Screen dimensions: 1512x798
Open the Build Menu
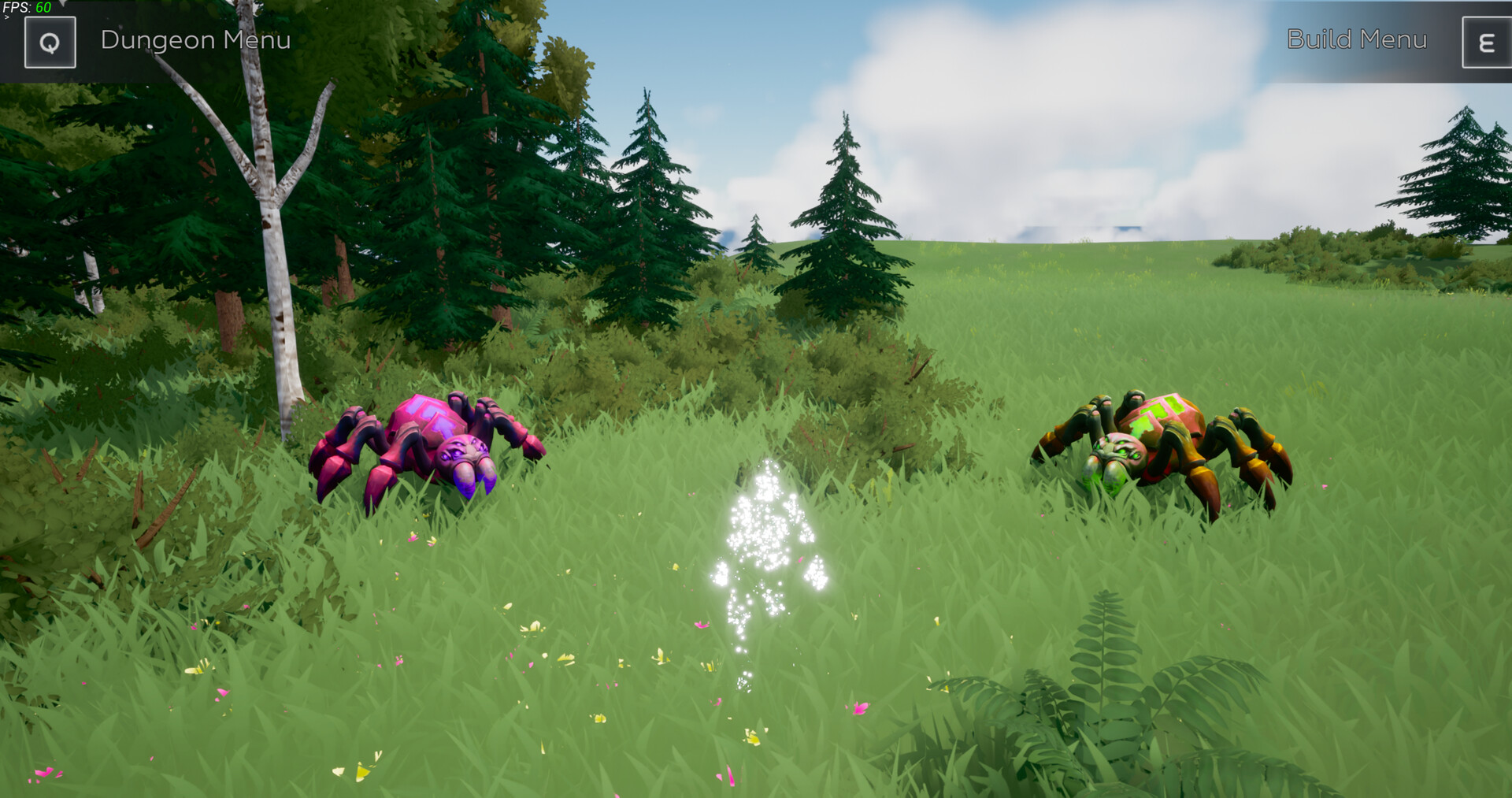point(1357,40)
